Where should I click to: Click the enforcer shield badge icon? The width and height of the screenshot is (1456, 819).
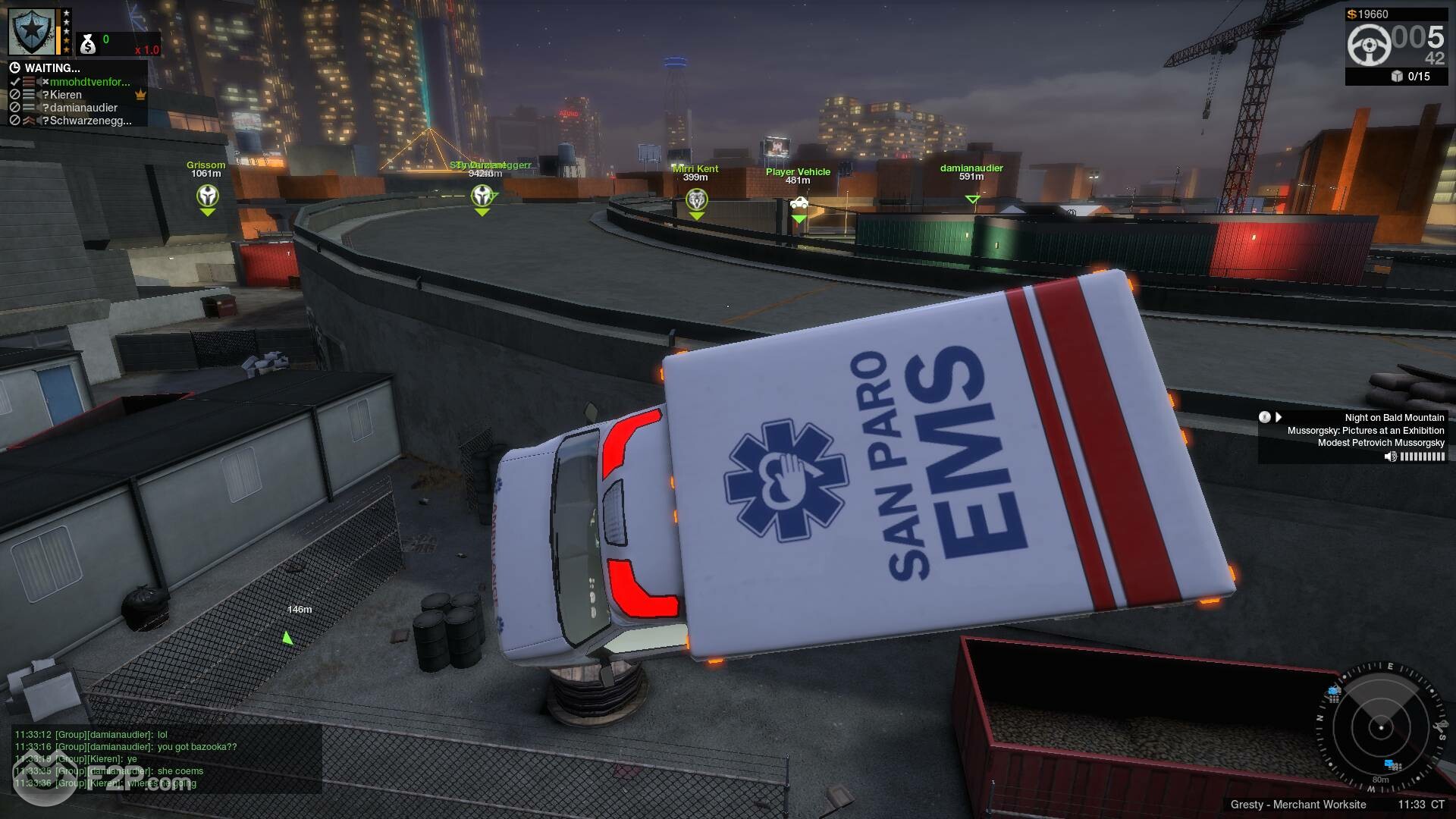coord(33,31)
